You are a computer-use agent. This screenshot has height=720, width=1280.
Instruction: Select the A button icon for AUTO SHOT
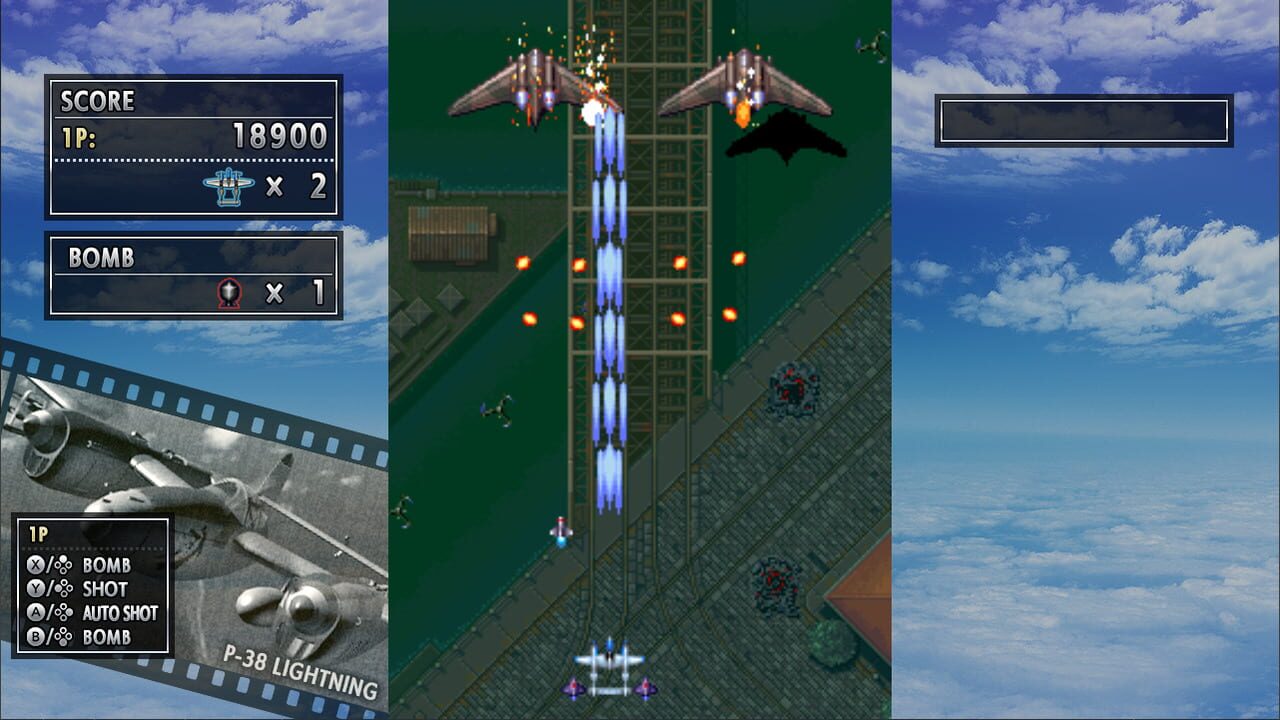click(36, 611)
